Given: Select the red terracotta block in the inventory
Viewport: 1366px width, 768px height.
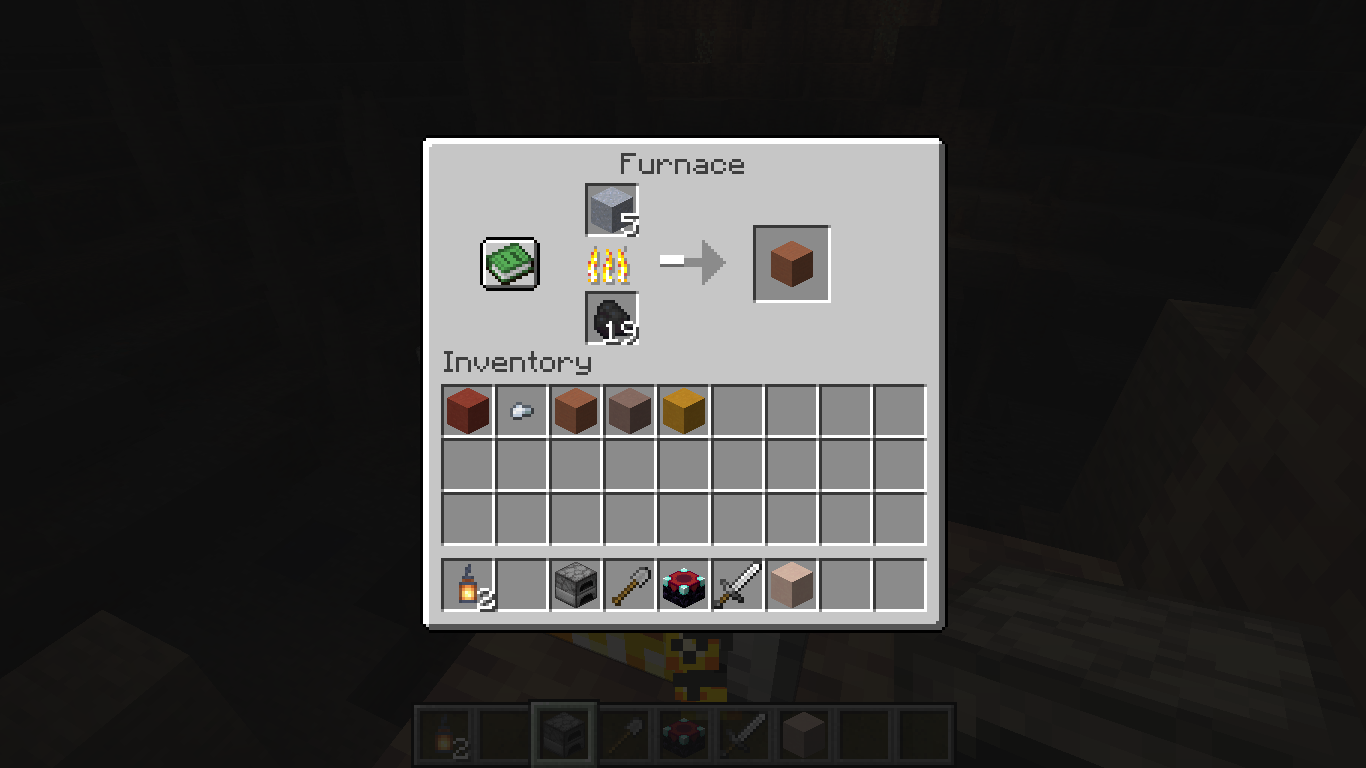Looking at the screenshot, I should click(468, 411).
